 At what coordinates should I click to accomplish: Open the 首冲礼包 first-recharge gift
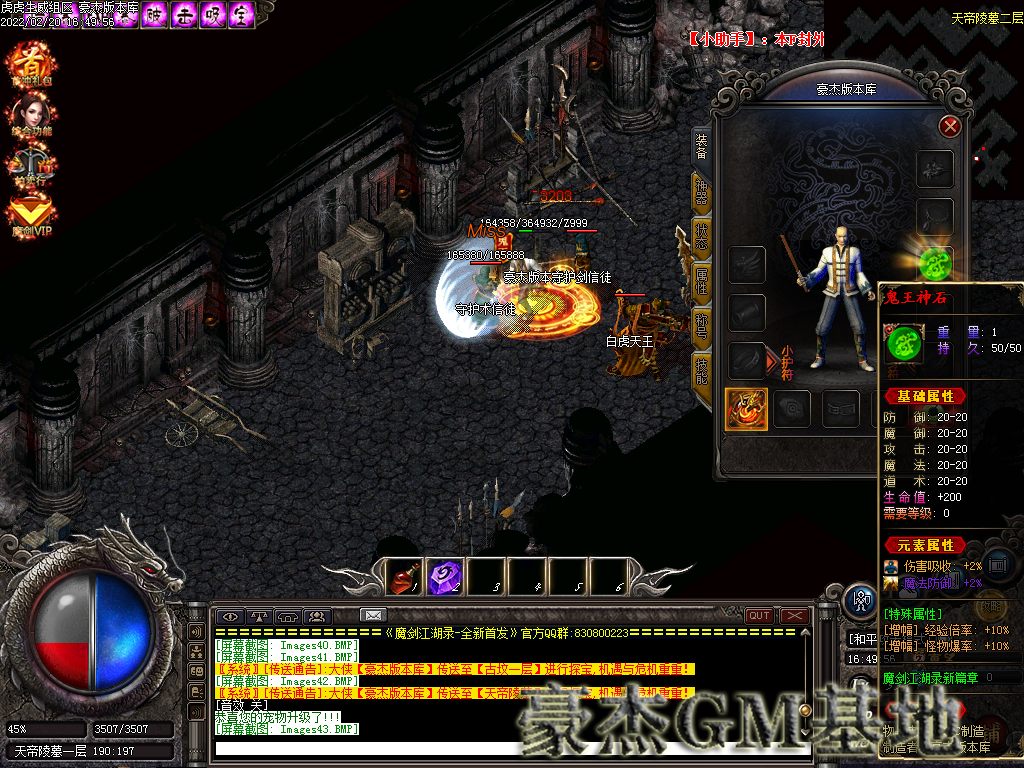[x=32, y=64]
